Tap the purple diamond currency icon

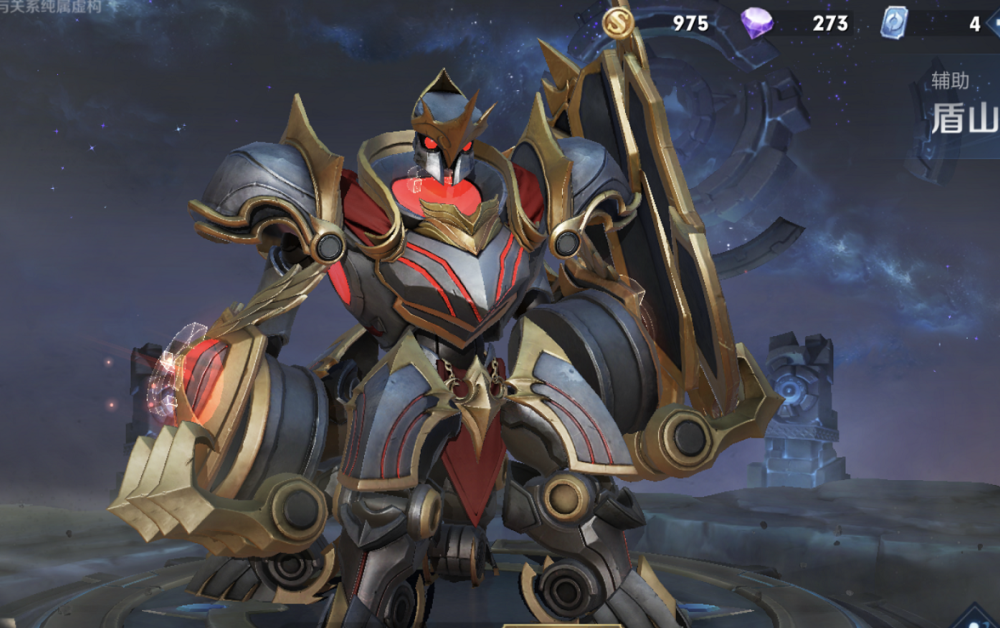coord(756,22)
